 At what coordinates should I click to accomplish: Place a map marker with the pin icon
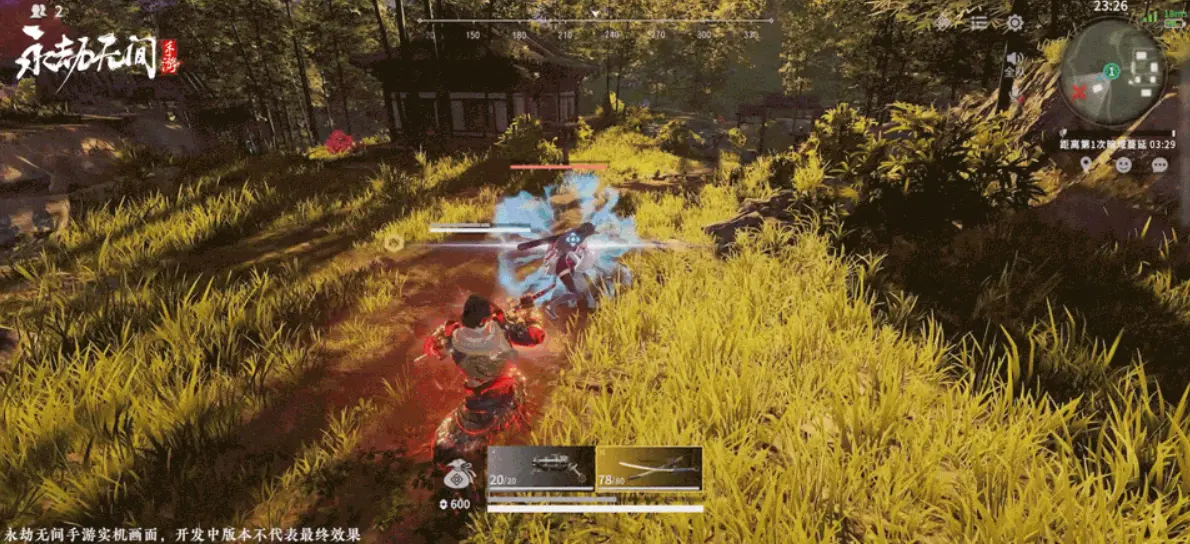[x=1087, y=164]
